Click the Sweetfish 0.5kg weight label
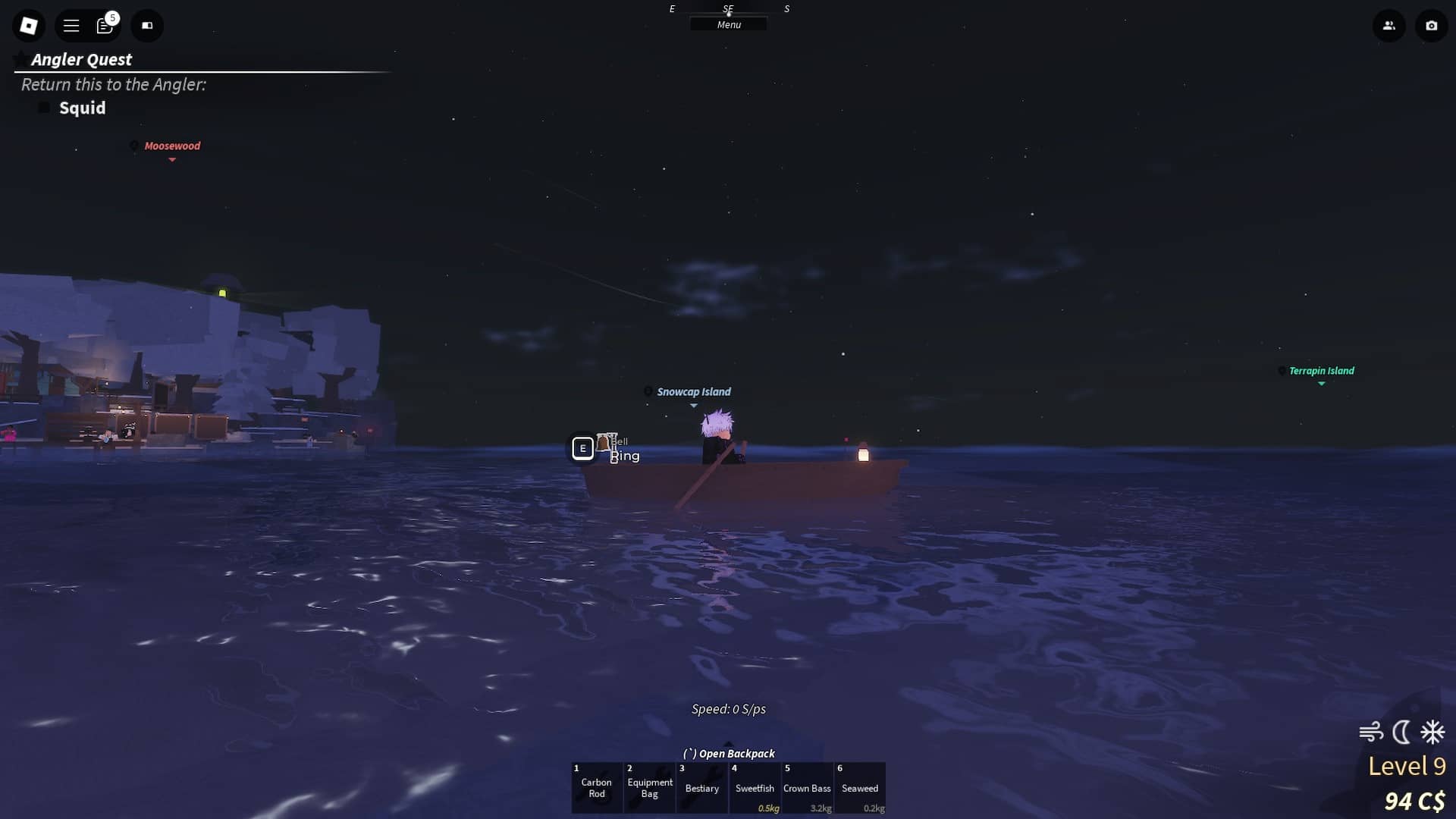This screenshot has height=819, width=1456. [768, 809]
